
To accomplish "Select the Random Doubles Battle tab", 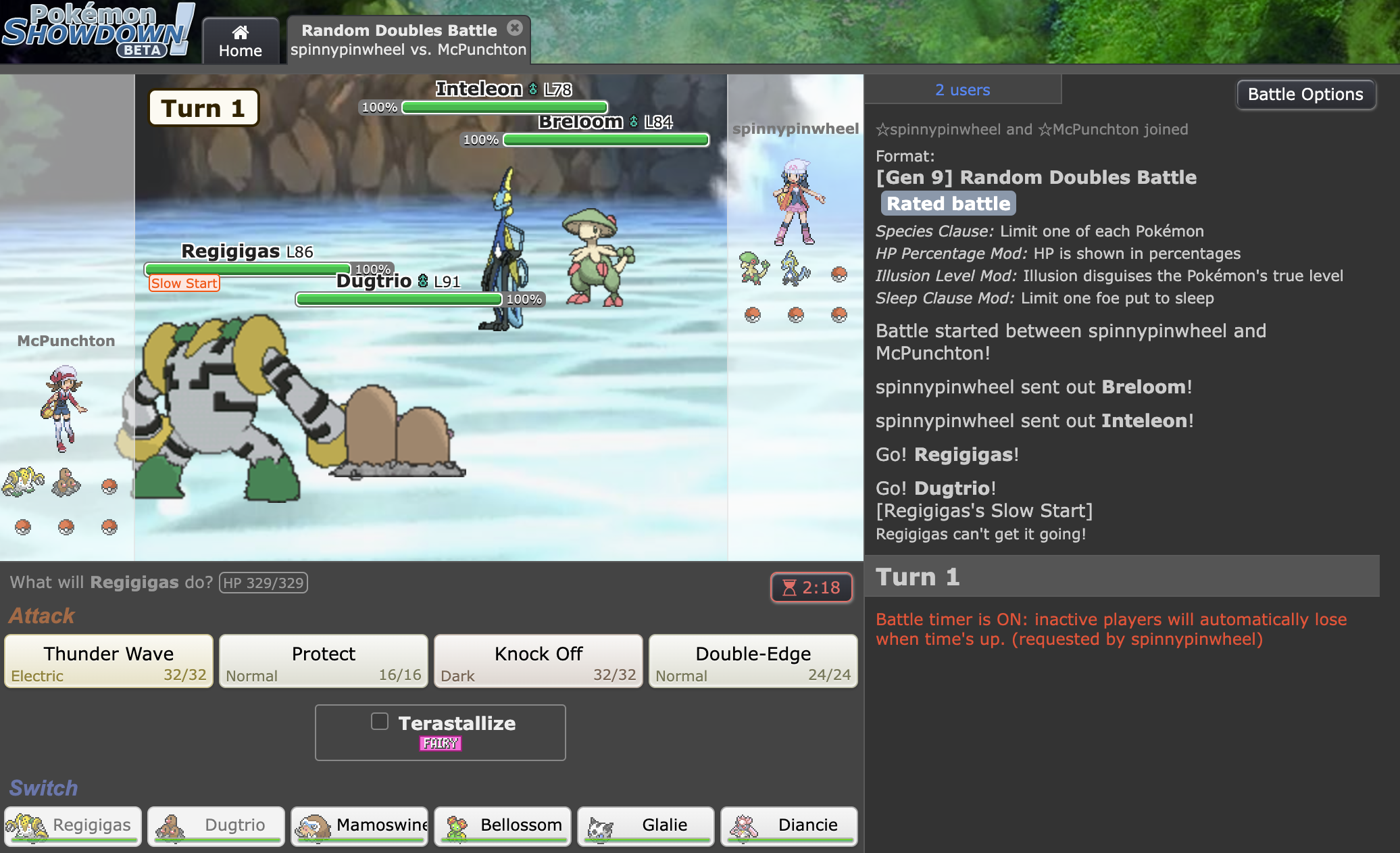I will [x=399, y=39].
